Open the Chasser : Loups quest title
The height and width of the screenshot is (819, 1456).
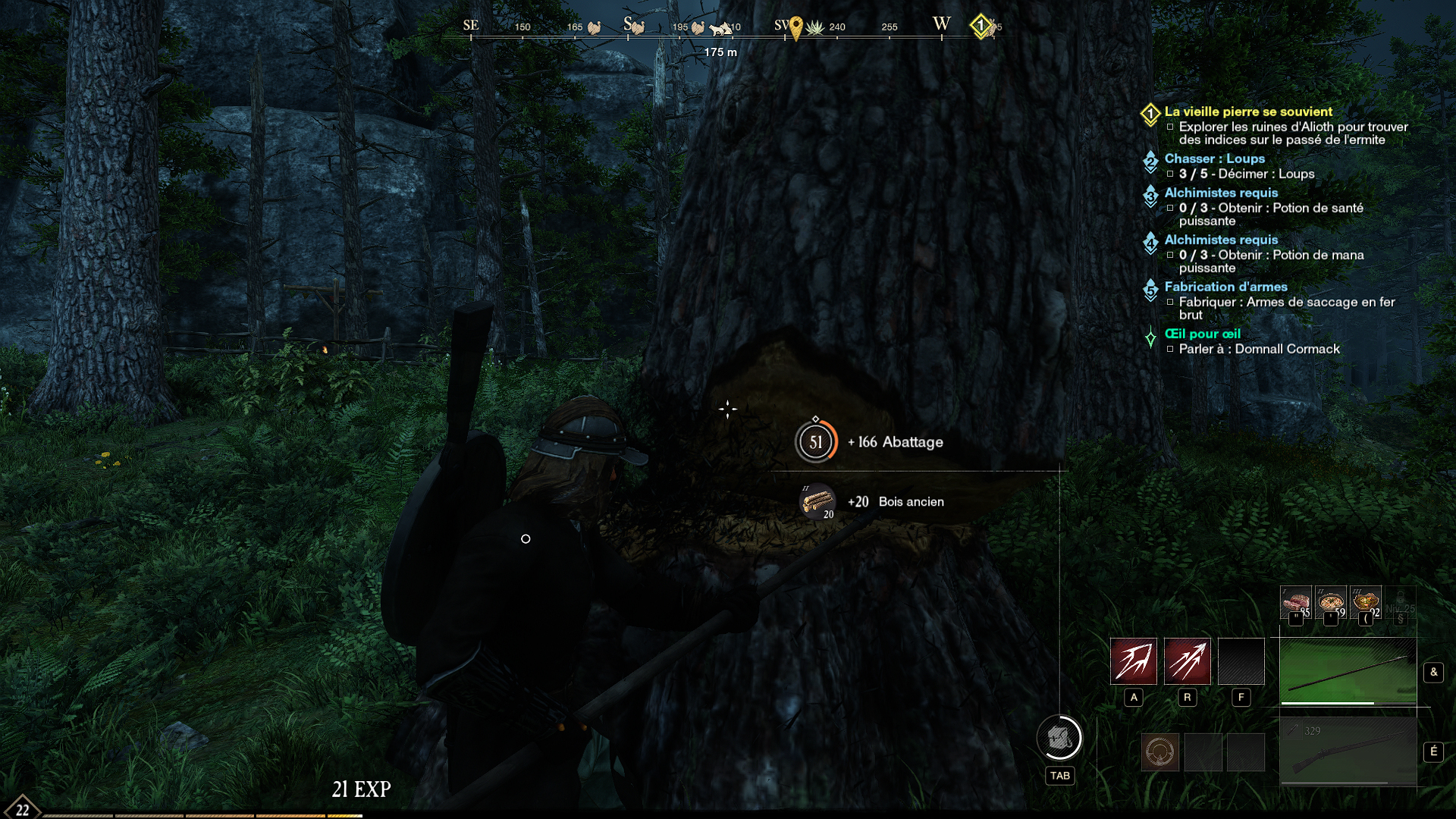coord(1215,158)
